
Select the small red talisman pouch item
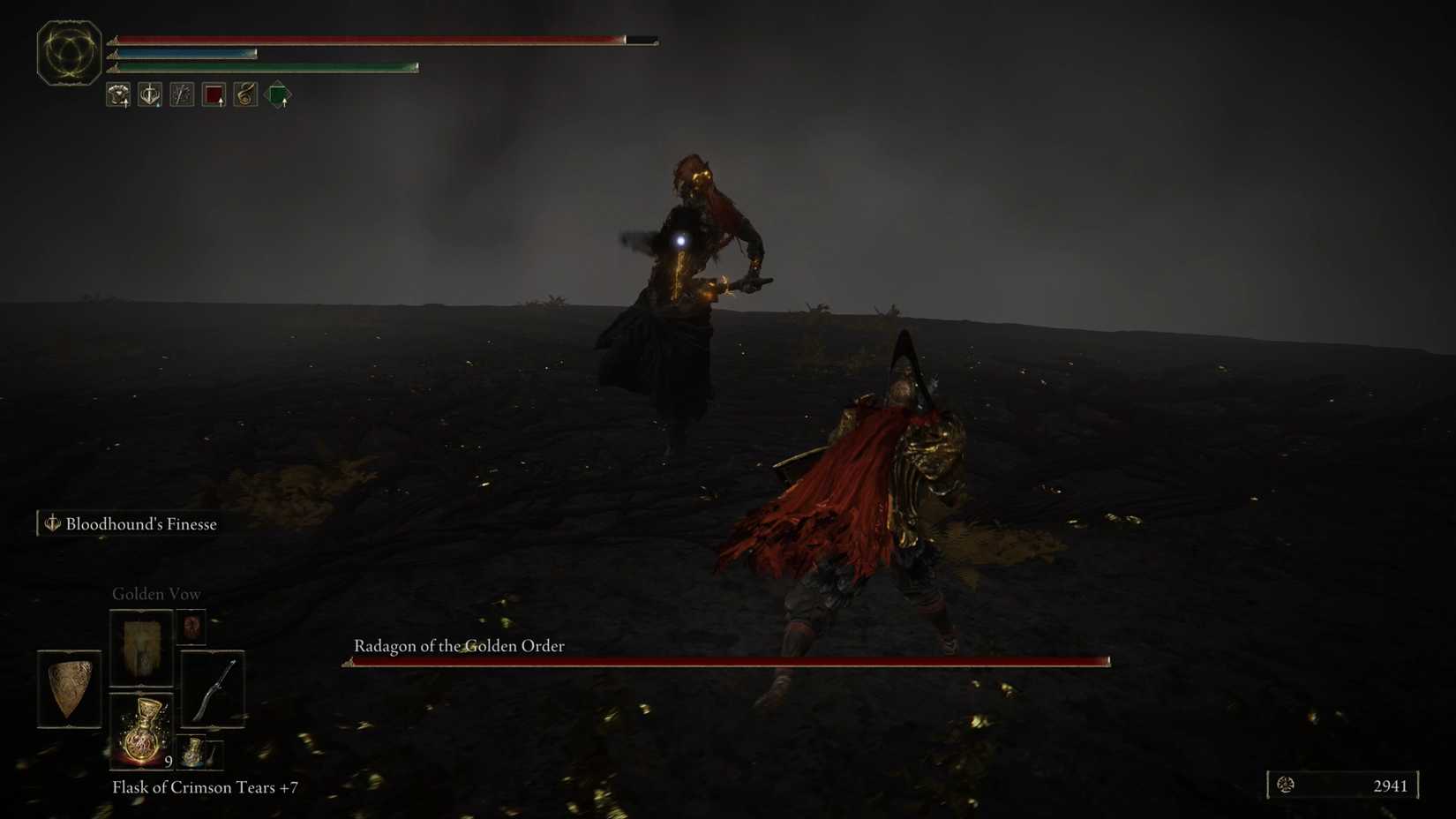click(x=191, y=627)
